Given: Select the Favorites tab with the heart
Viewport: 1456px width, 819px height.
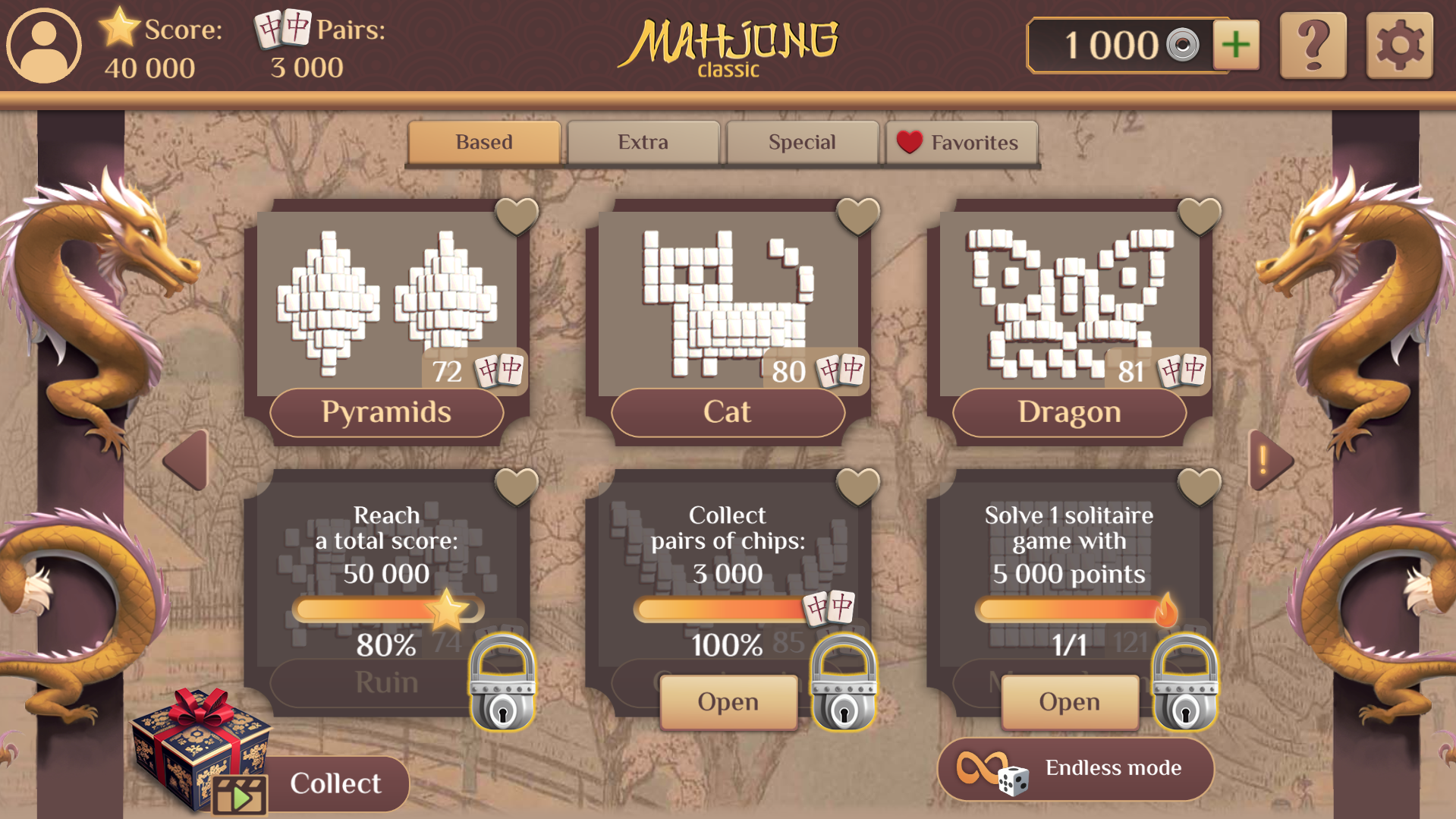Looking at the screenshot, I should point(961,142).
